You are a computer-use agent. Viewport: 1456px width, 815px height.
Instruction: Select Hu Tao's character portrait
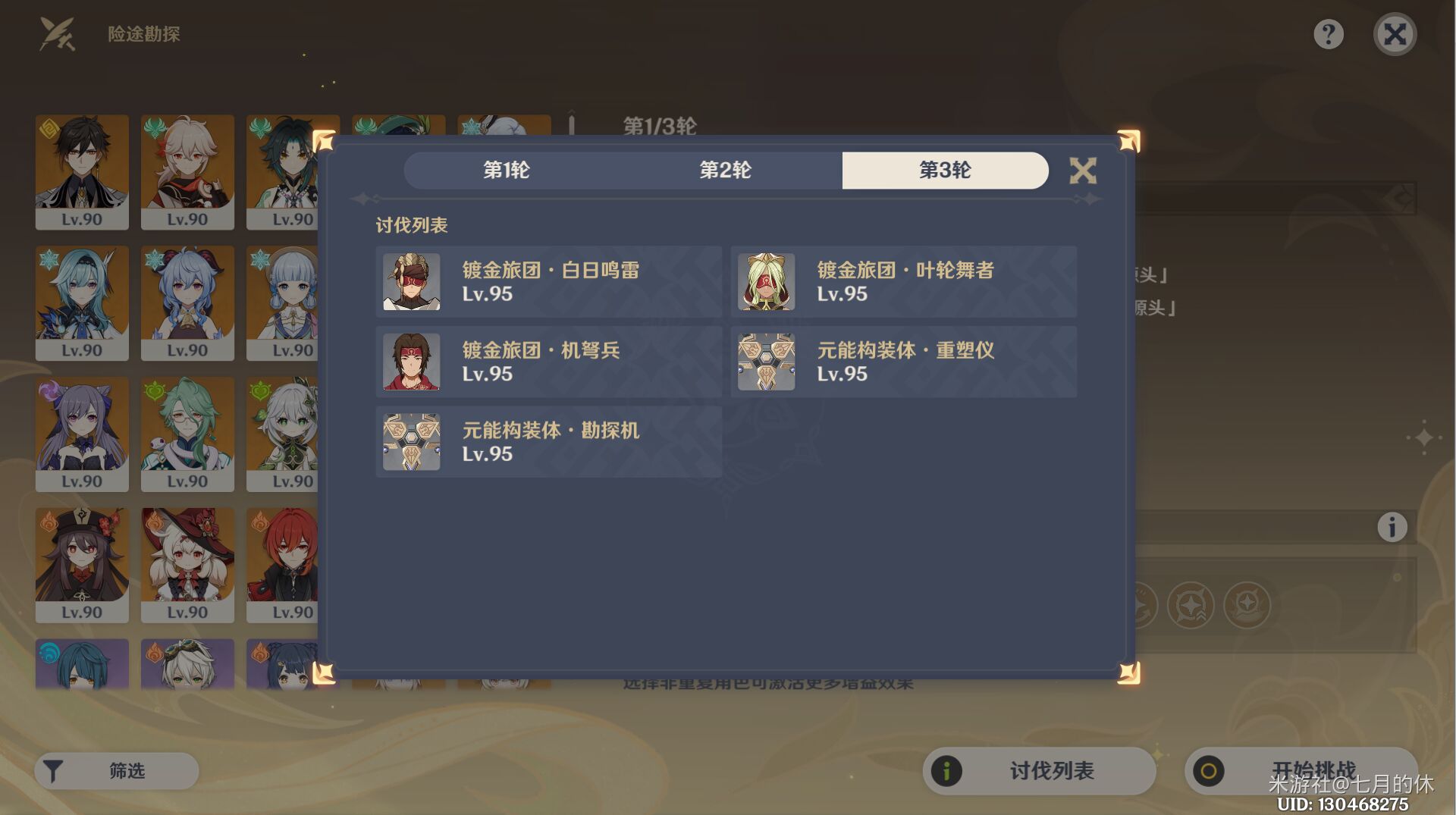82,565
